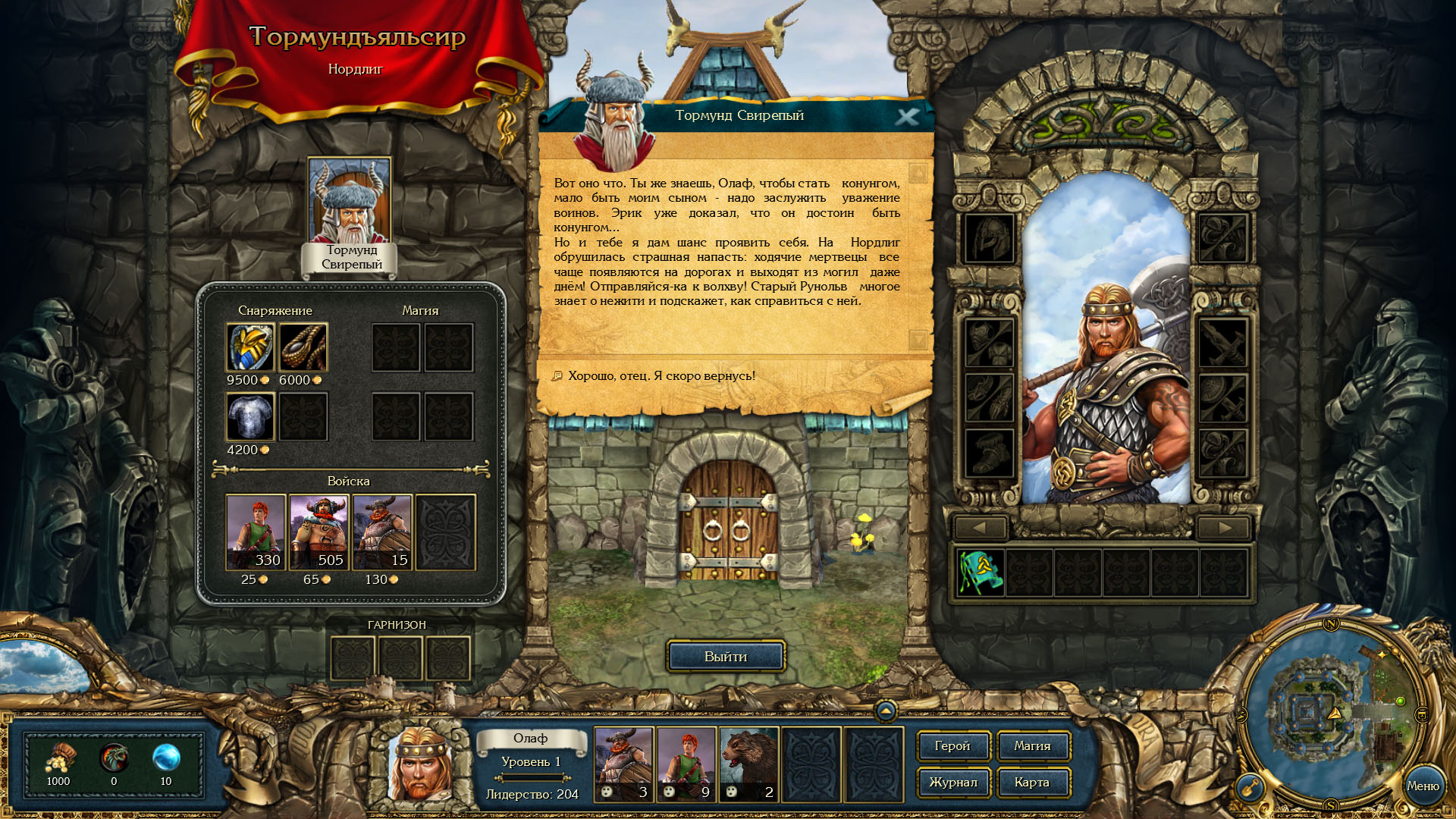Choose reply "Хорошо, отец. Я скоро вернусь!"

coord(661,376)
